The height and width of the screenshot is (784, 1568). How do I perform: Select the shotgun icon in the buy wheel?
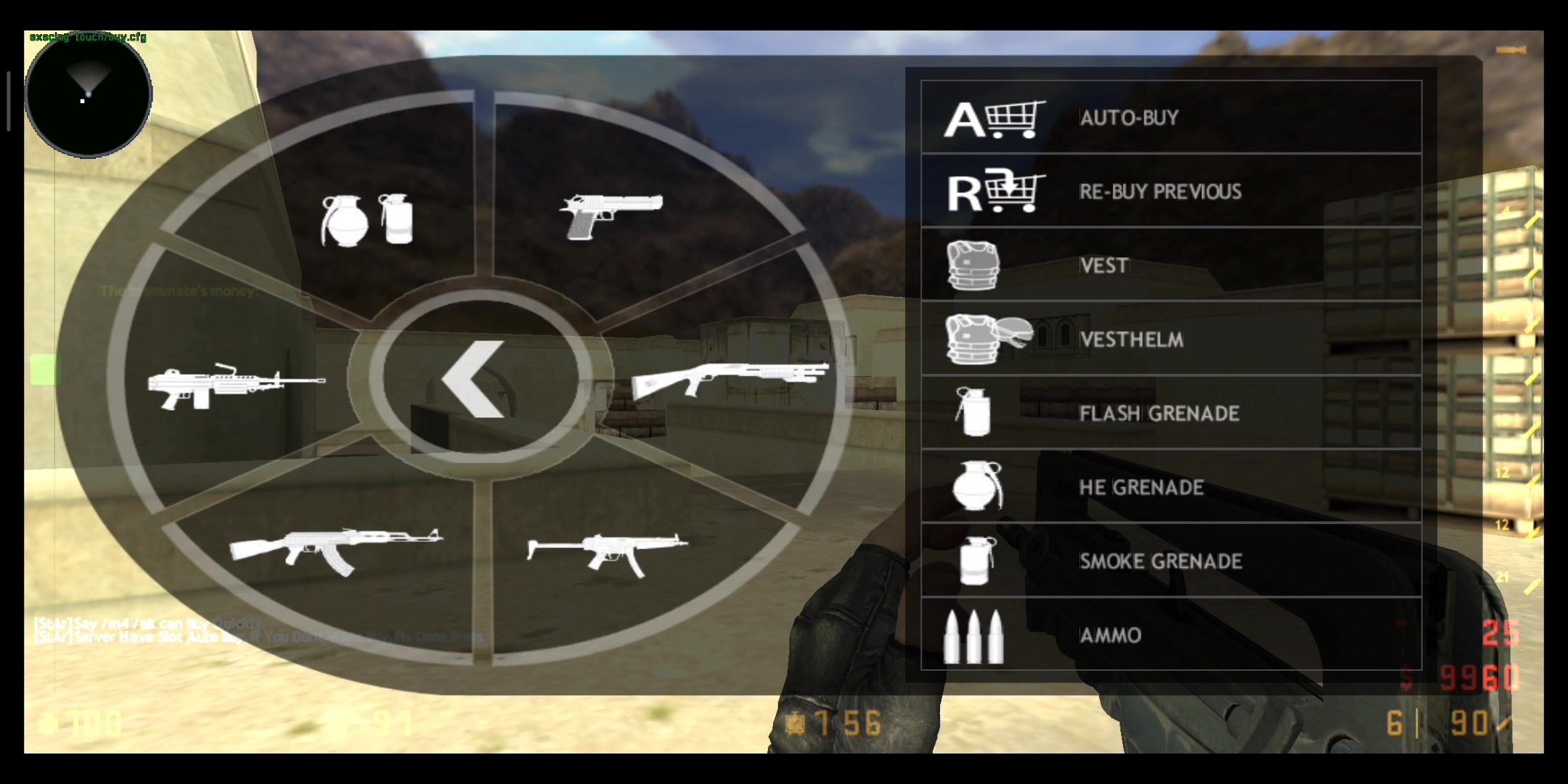click(x=733, y=374)
